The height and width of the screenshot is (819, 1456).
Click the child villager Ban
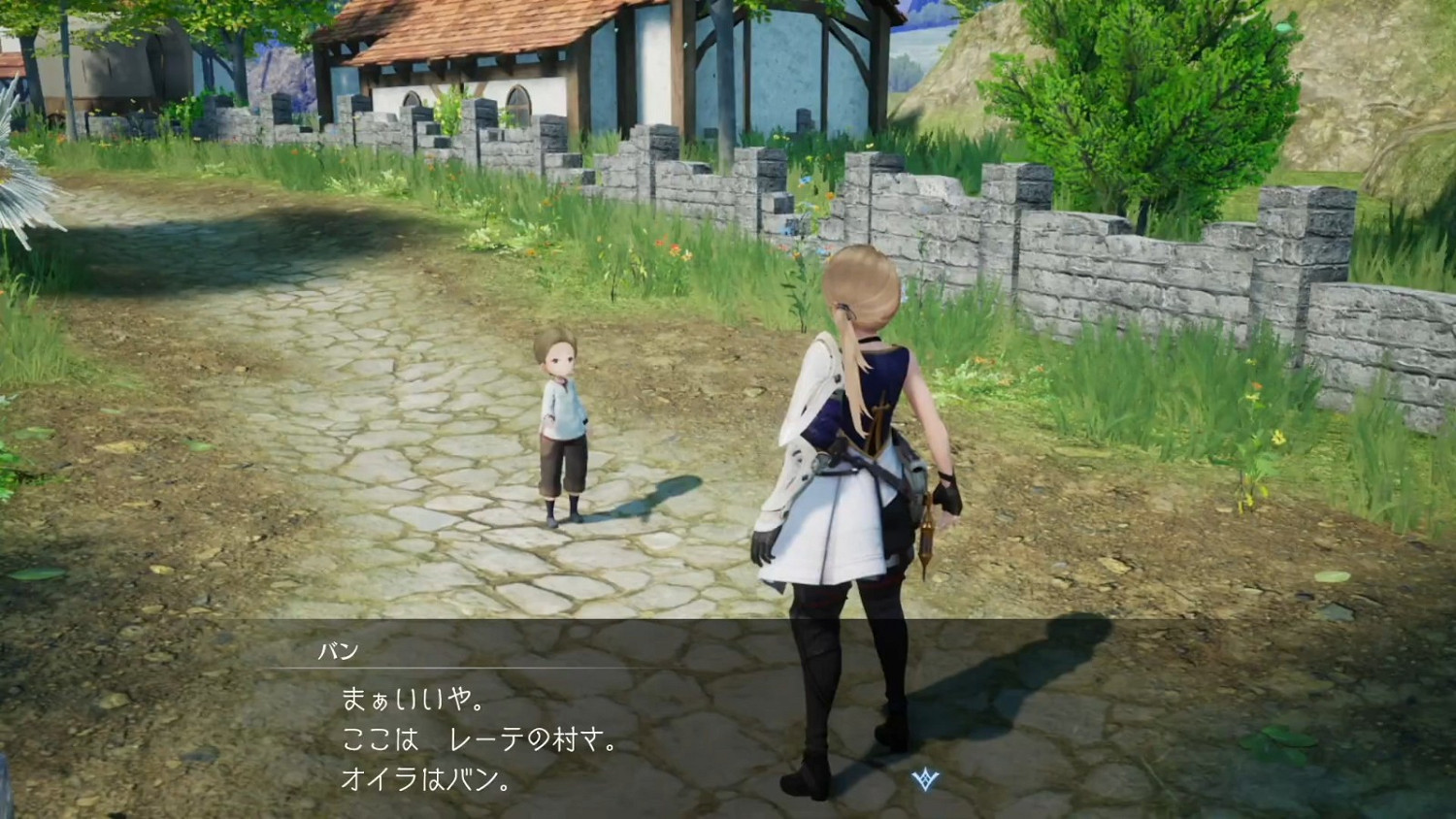click(x=559, y=427)
